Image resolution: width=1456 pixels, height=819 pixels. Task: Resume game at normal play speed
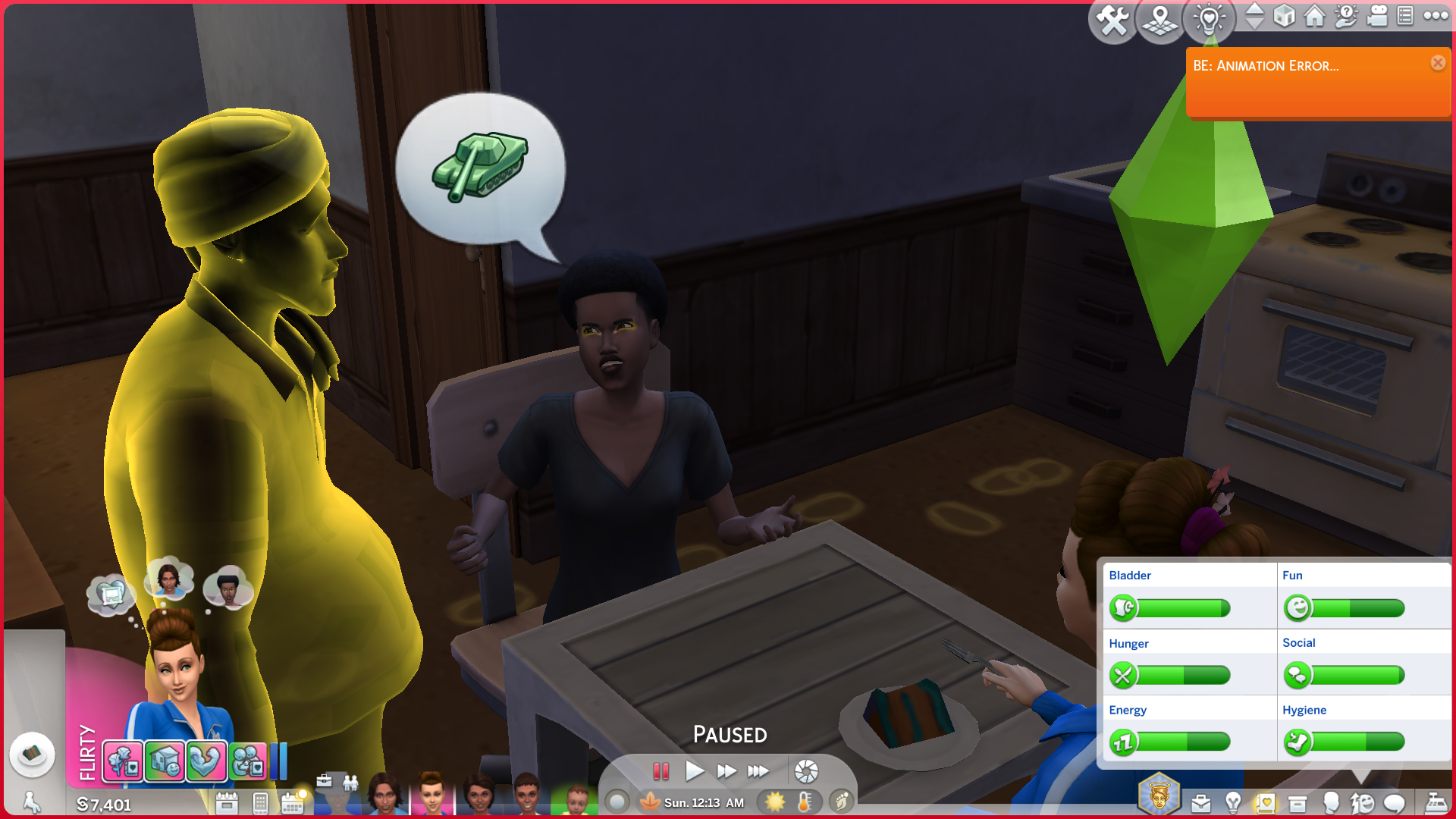point(694,772)
